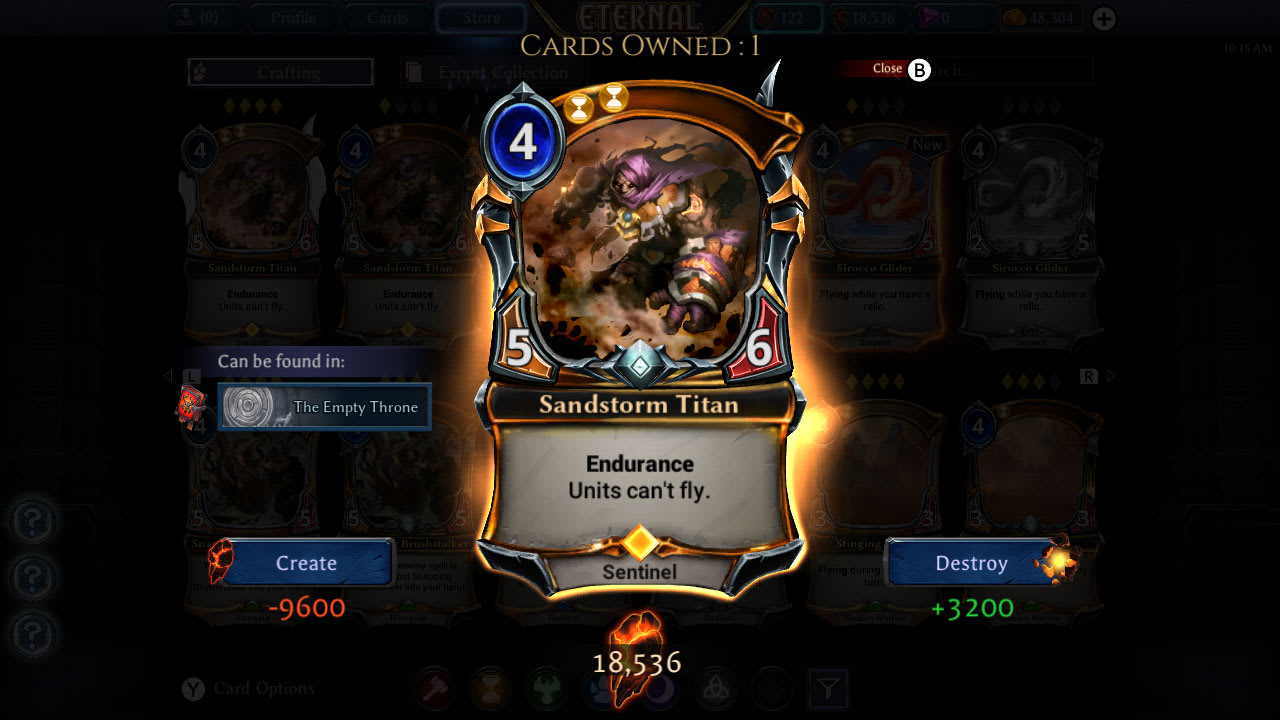Switch to the Crafting tab
The image size is (1280, 720).
coord(279,72)
